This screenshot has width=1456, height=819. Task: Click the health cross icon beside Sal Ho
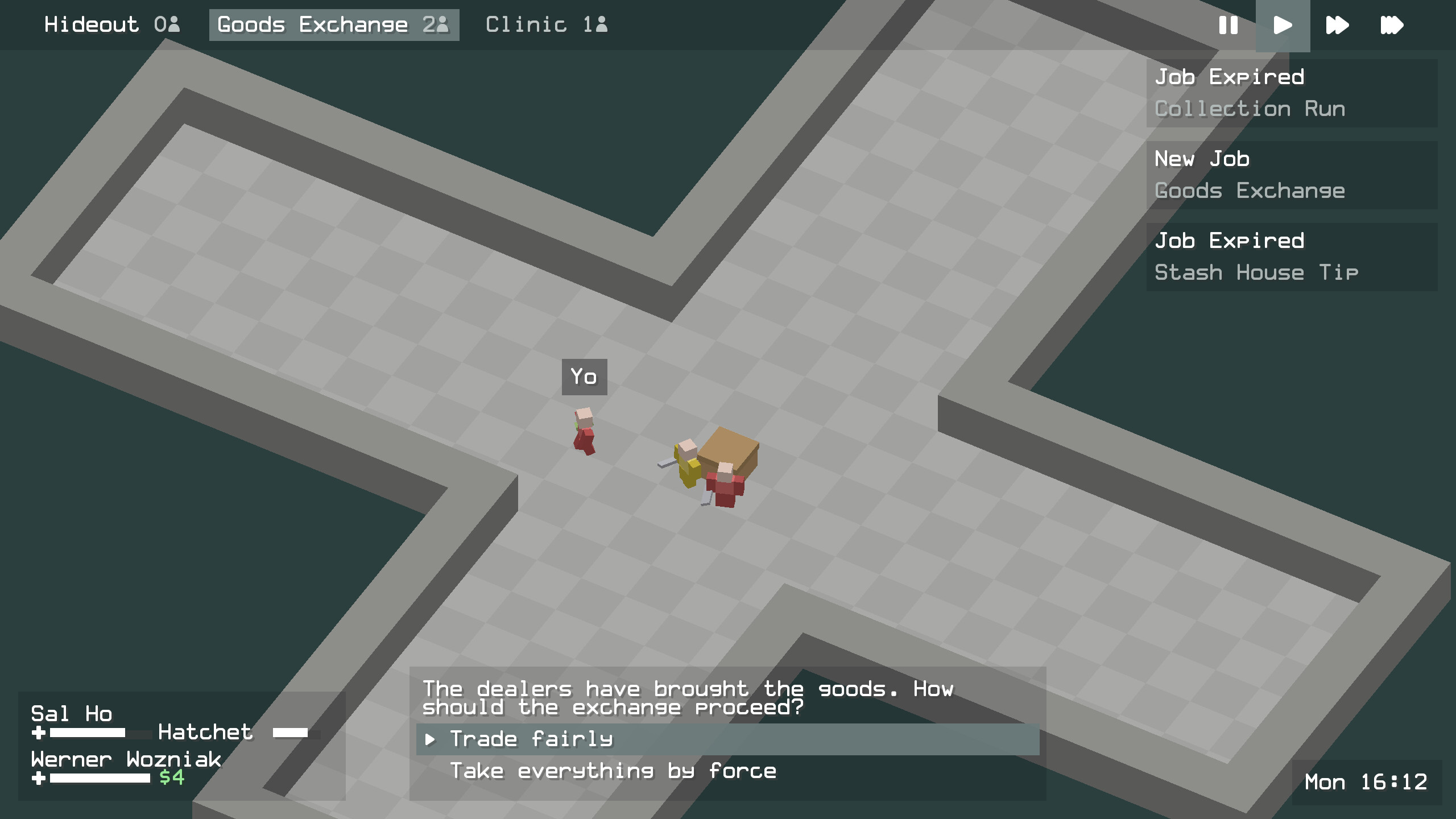(39, 734)
